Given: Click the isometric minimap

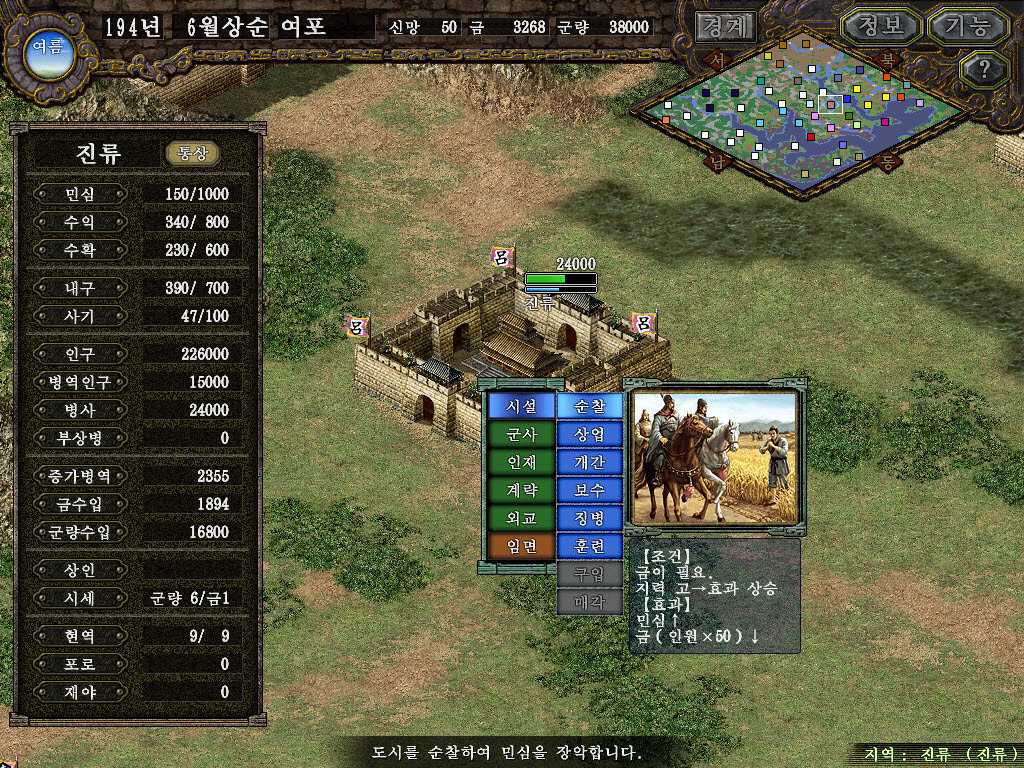Looking at the screenshot, I should [x=805, y=110].
